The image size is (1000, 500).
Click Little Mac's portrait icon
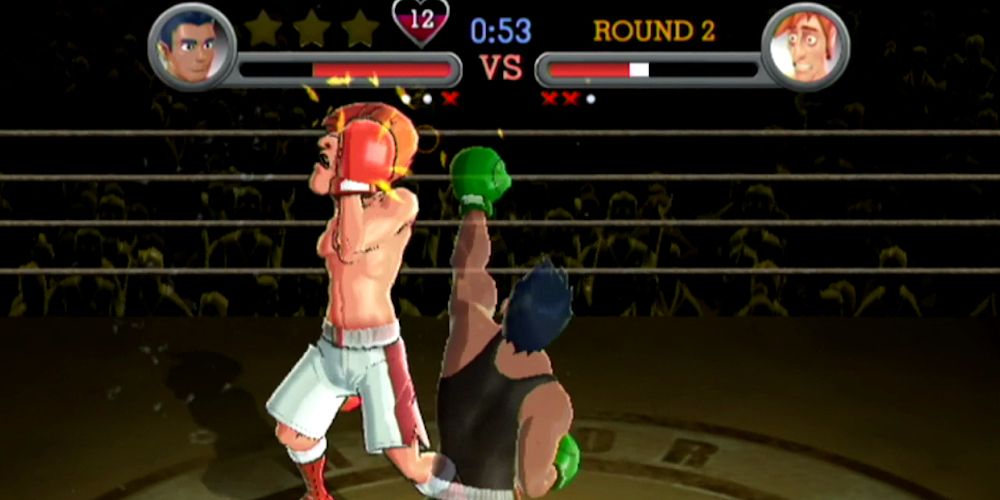192,46
